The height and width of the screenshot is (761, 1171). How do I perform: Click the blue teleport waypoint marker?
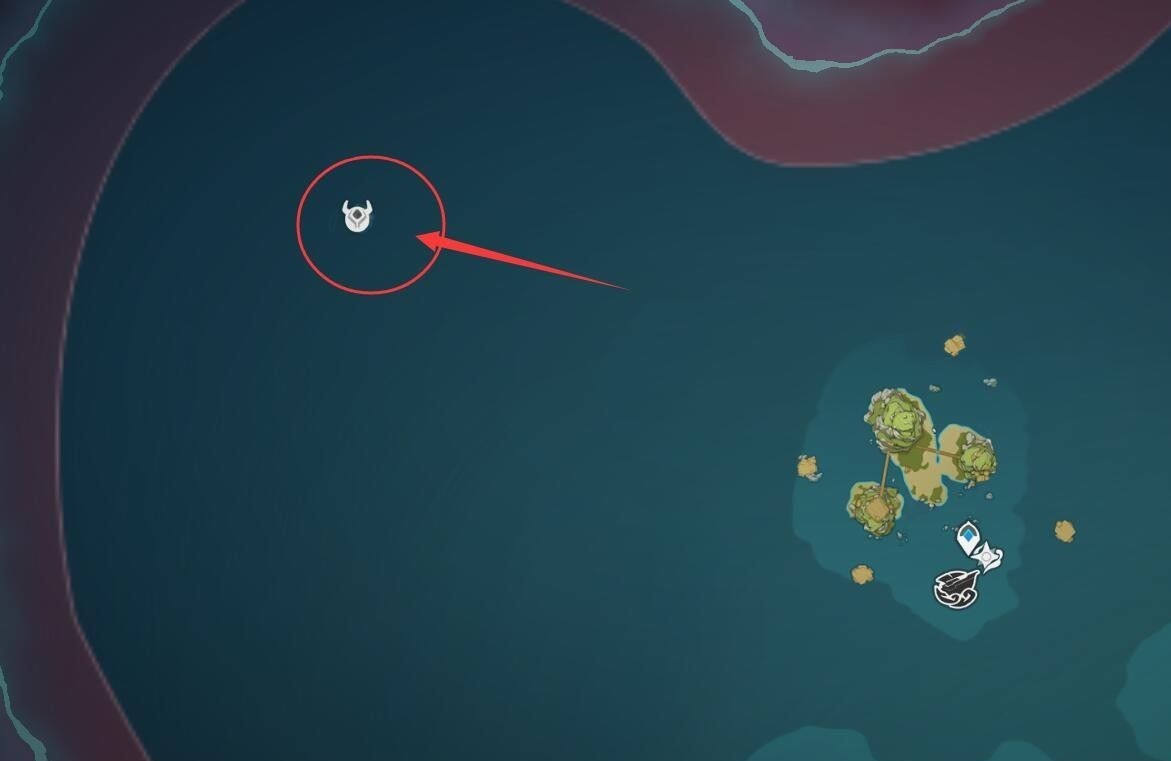click(967, 538)
